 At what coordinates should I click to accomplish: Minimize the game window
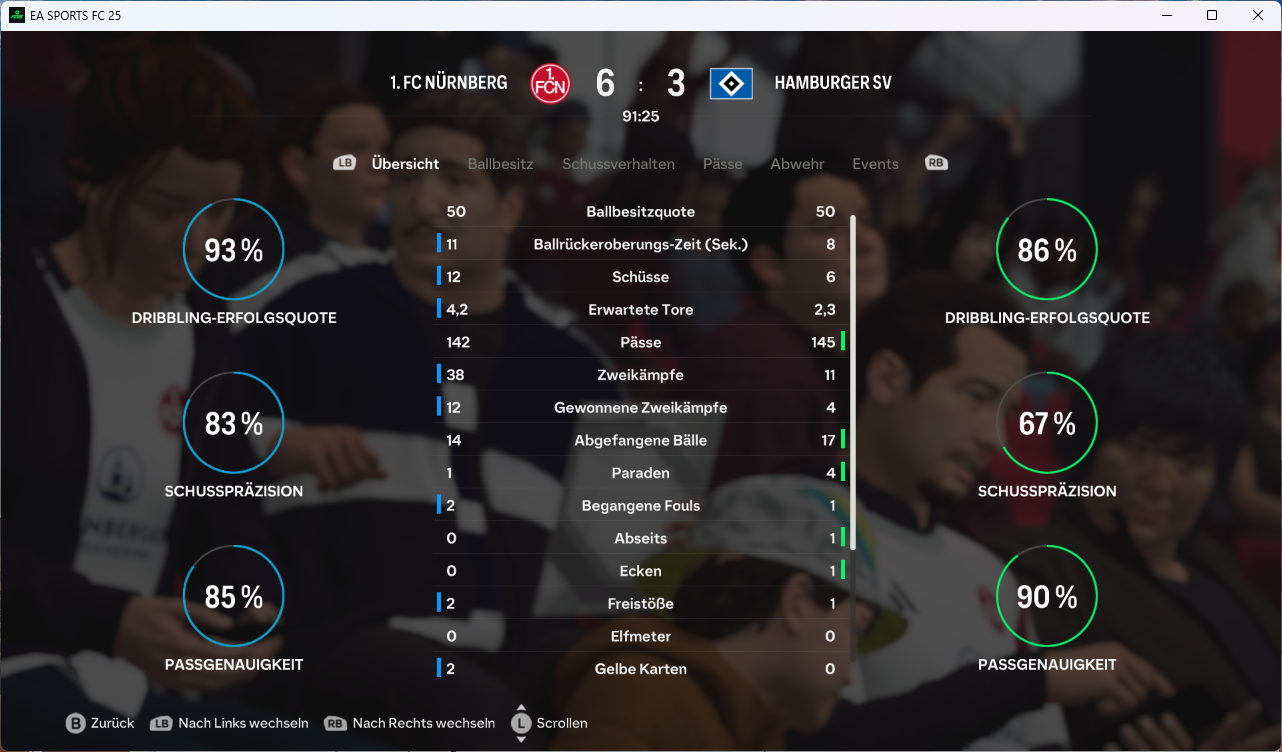point(1166,16)
